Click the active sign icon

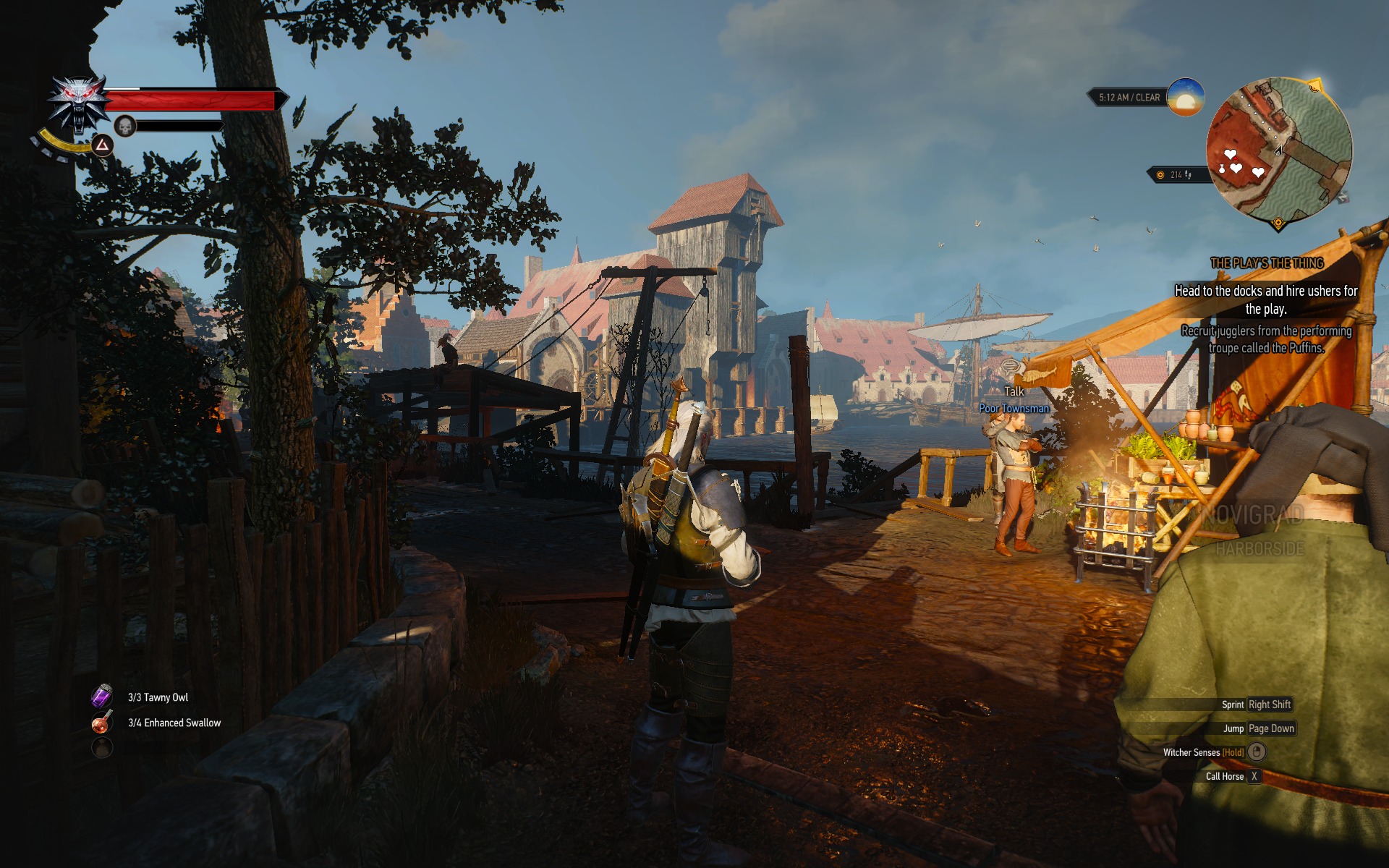click(103, 145)
